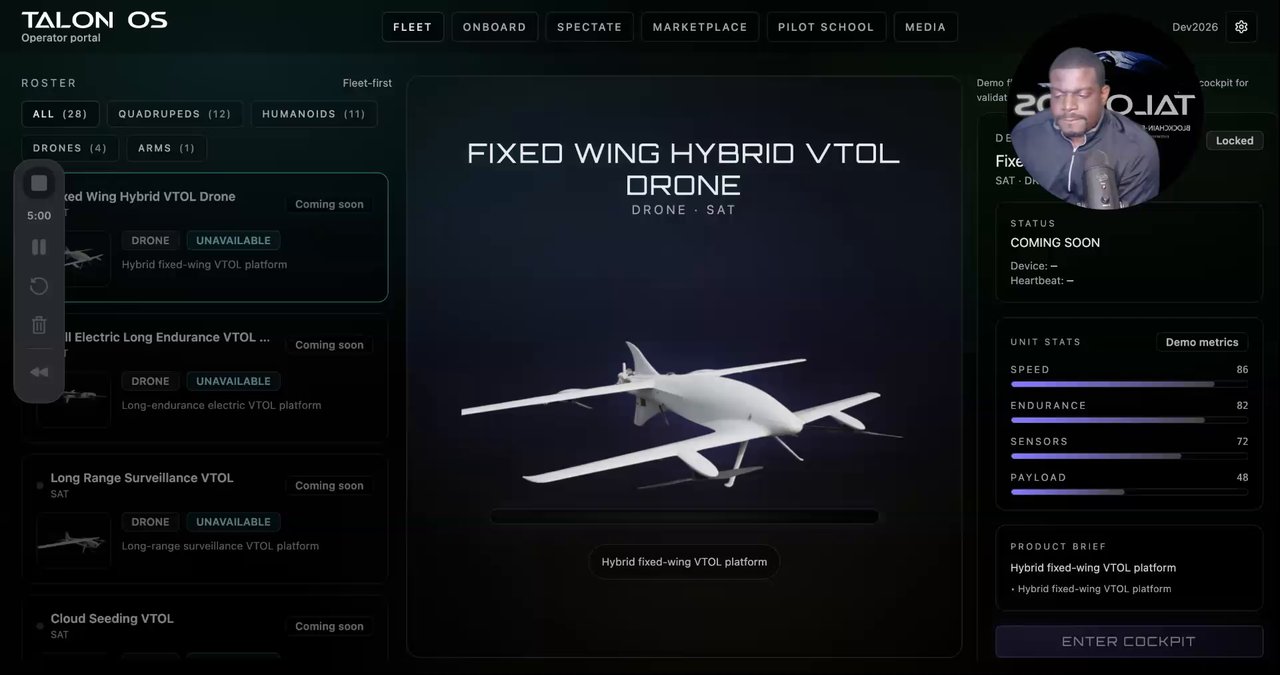Toggle the Demo metrics button
The width and height of the screenshot is (1280, 675).
(1201, 342)
